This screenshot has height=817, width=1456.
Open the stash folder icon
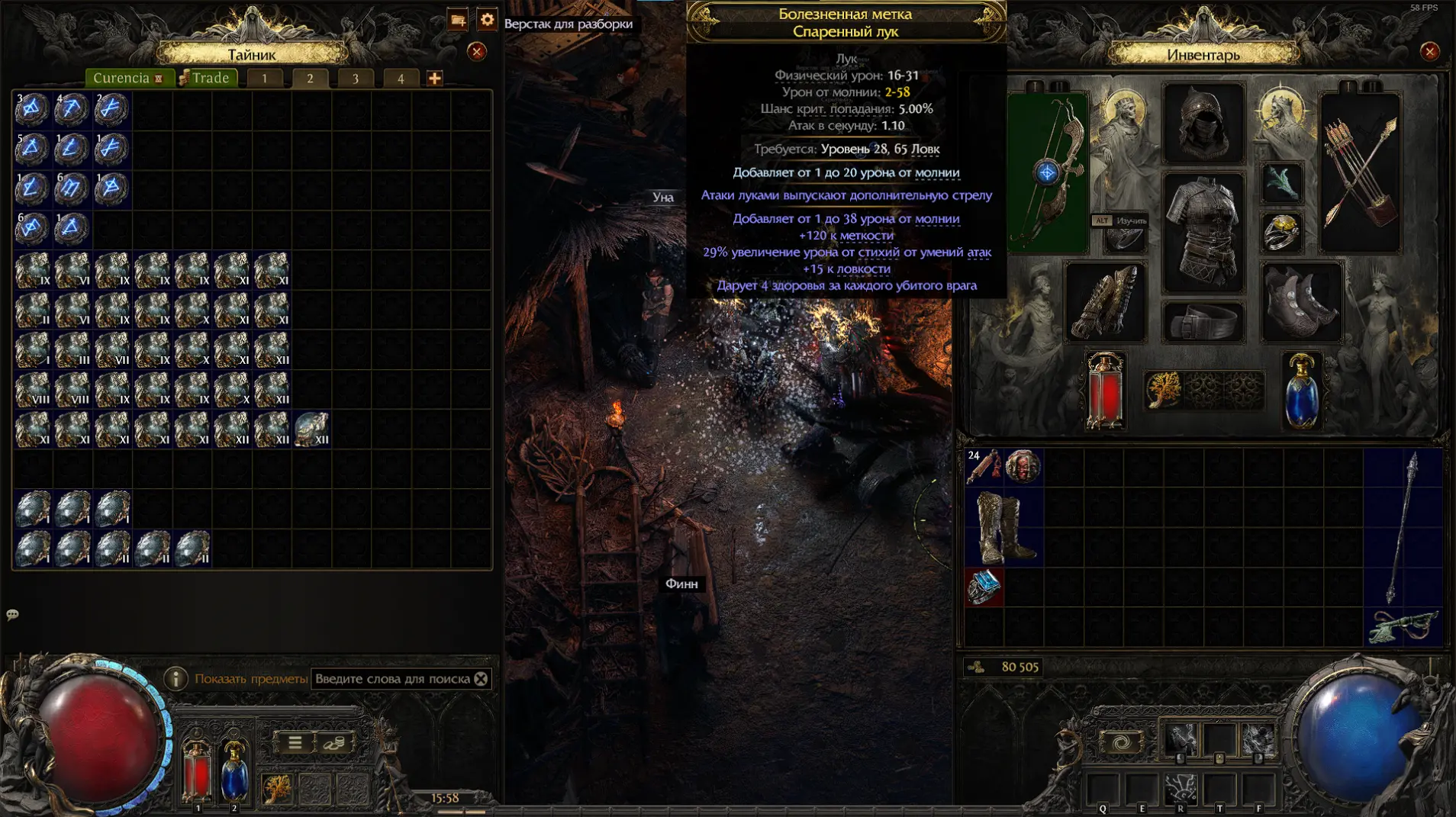coord(458,20)
